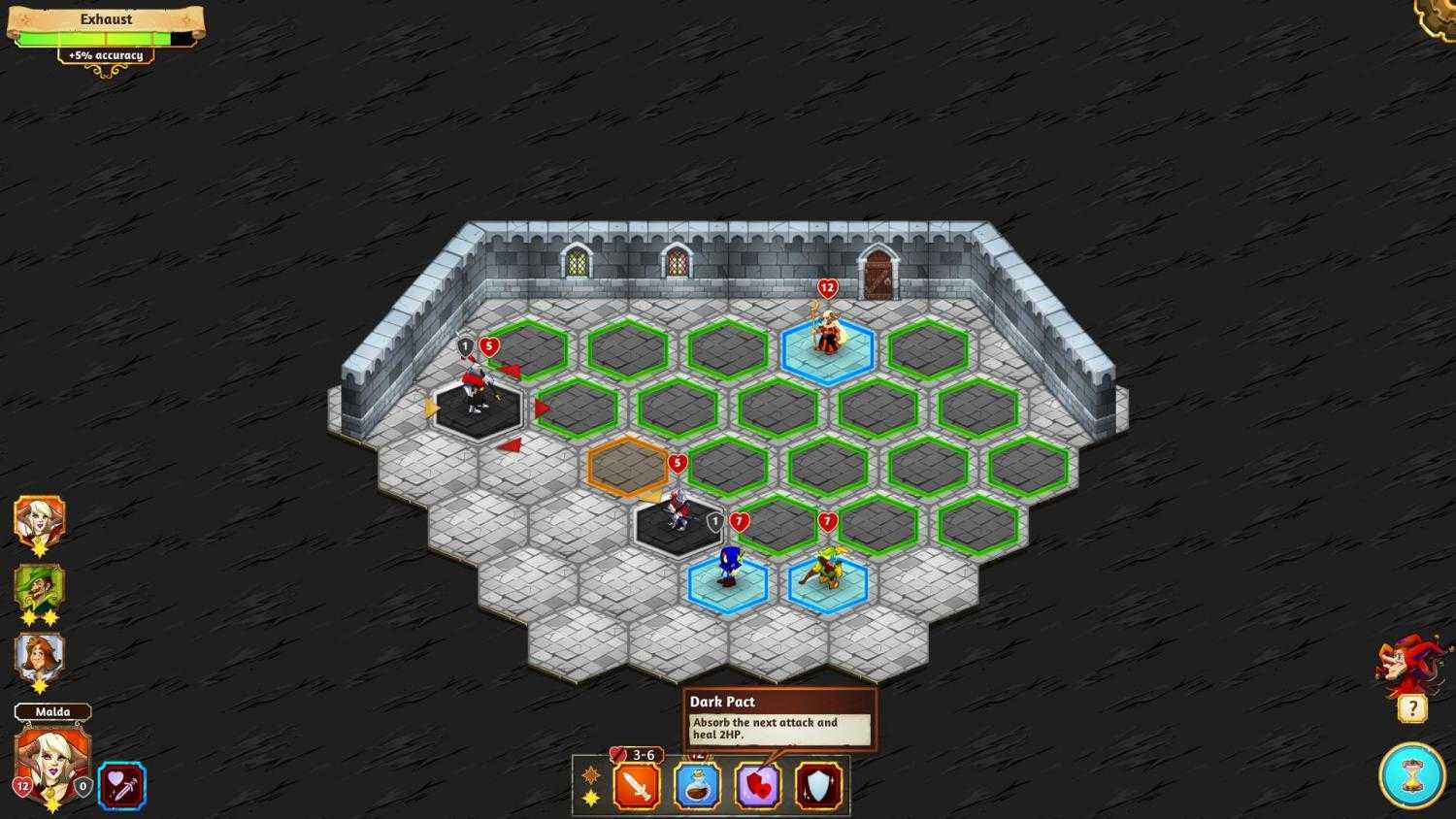Click the green-hooded ranger portrait
The height and width of the screenshot is (819, 1456).
click(39, 587)
